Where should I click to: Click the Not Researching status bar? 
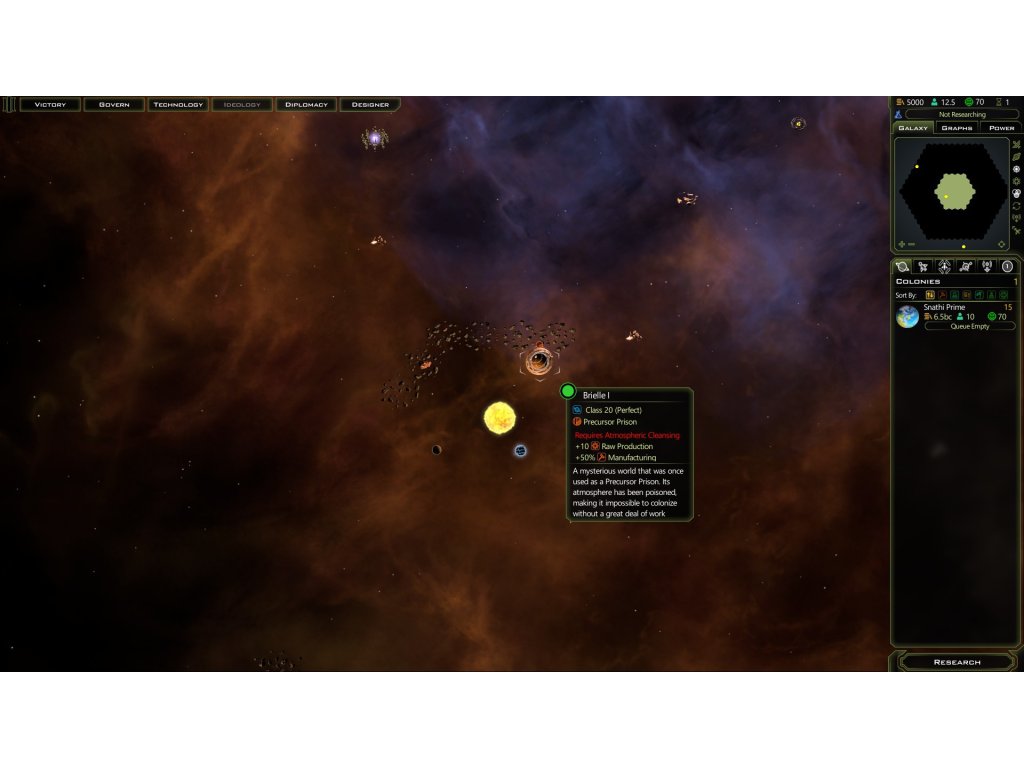click(x=961, y=115)
